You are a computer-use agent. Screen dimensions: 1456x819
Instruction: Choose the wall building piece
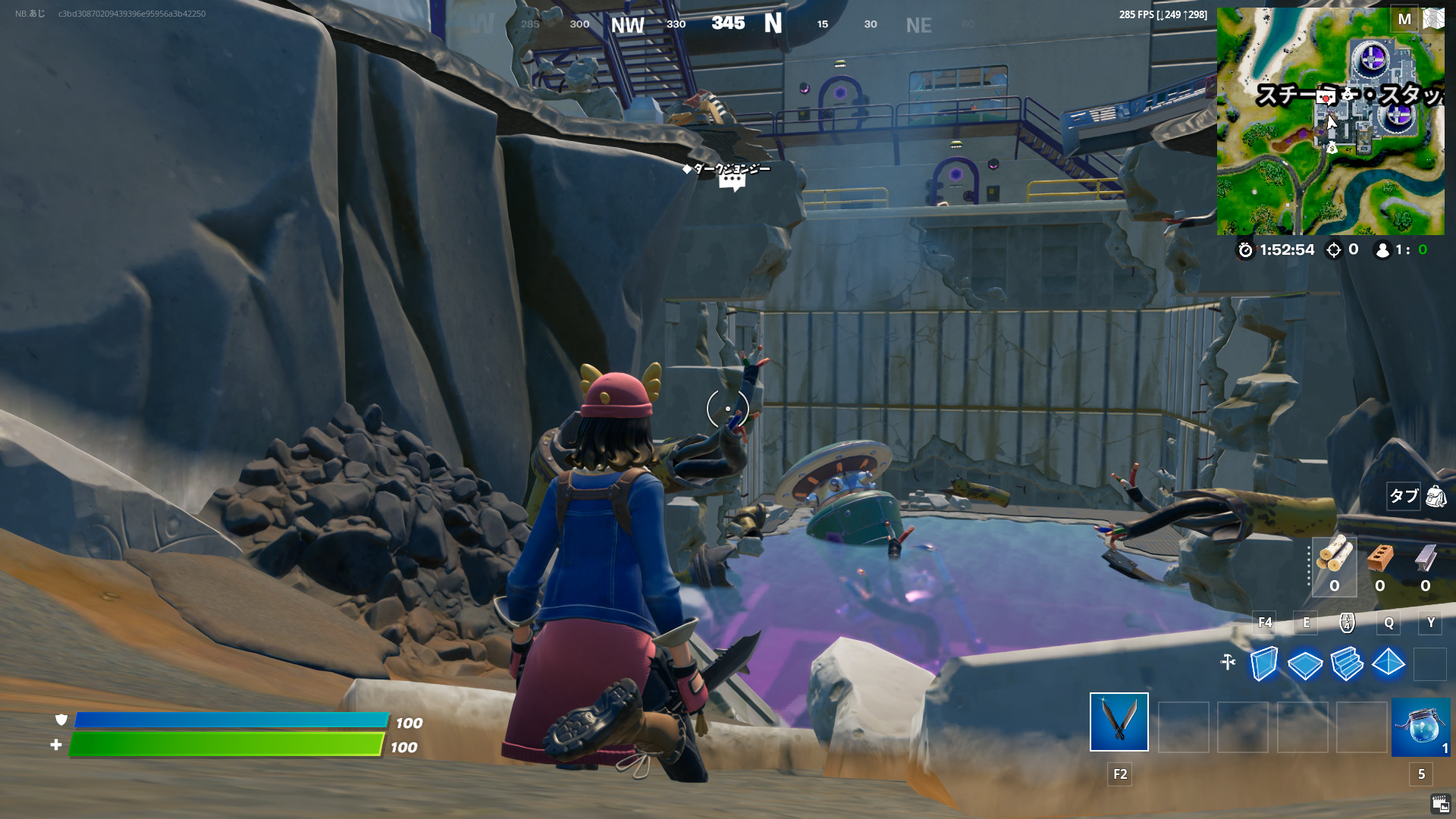point(1263,664)
